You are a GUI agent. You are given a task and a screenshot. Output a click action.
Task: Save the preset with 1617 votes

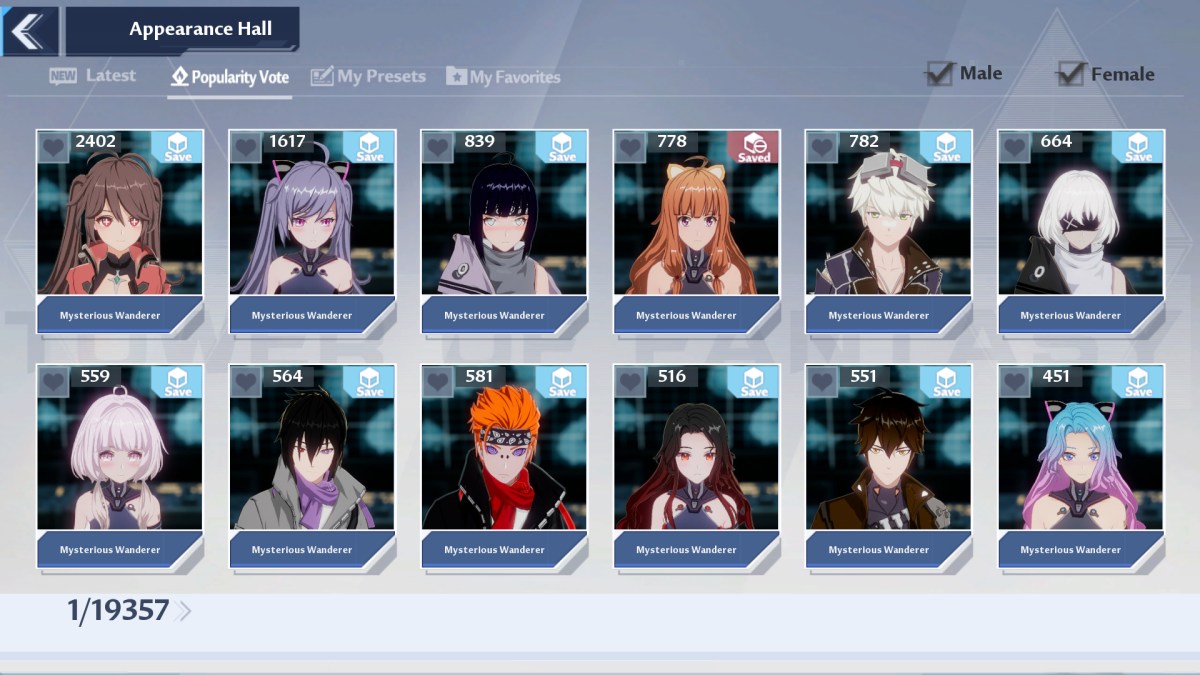tap(369, 147)
